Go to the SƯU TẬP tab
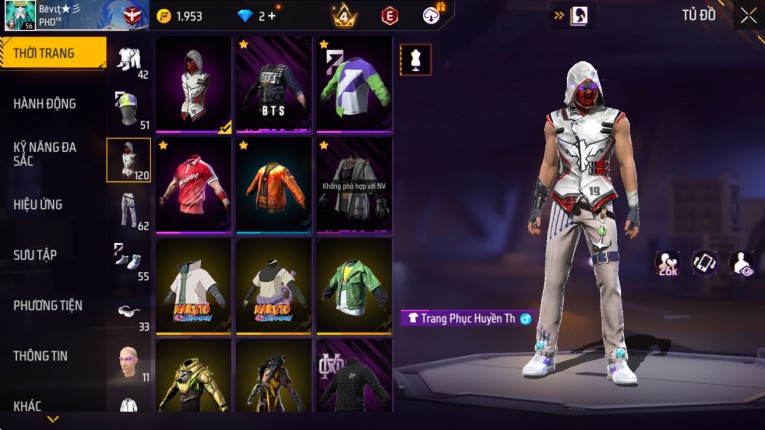Screen dimensions: 765x430 (36, 255)
